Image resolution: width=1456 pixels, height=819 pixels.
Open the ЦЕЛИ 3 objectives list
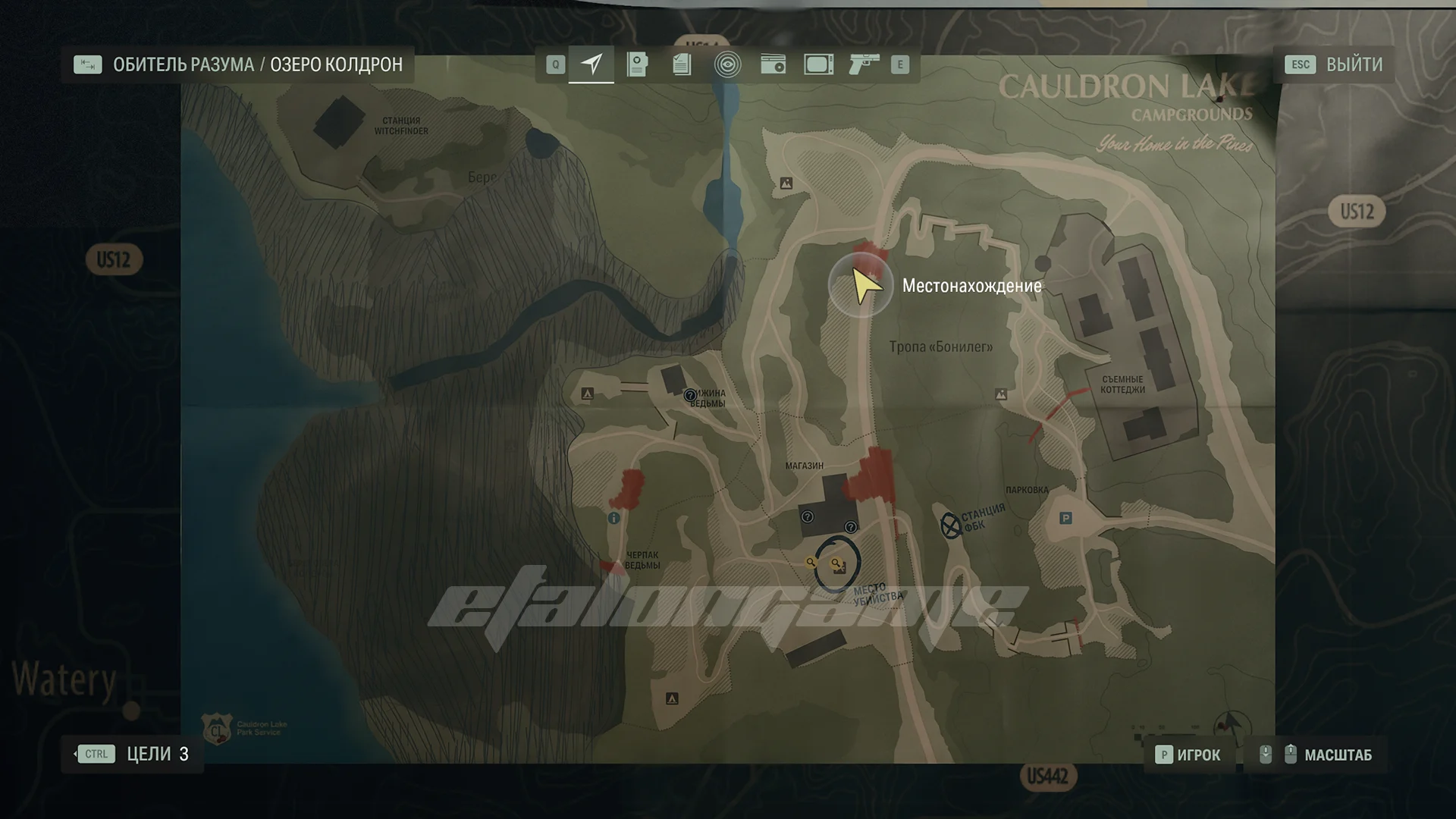coord(133,754)
